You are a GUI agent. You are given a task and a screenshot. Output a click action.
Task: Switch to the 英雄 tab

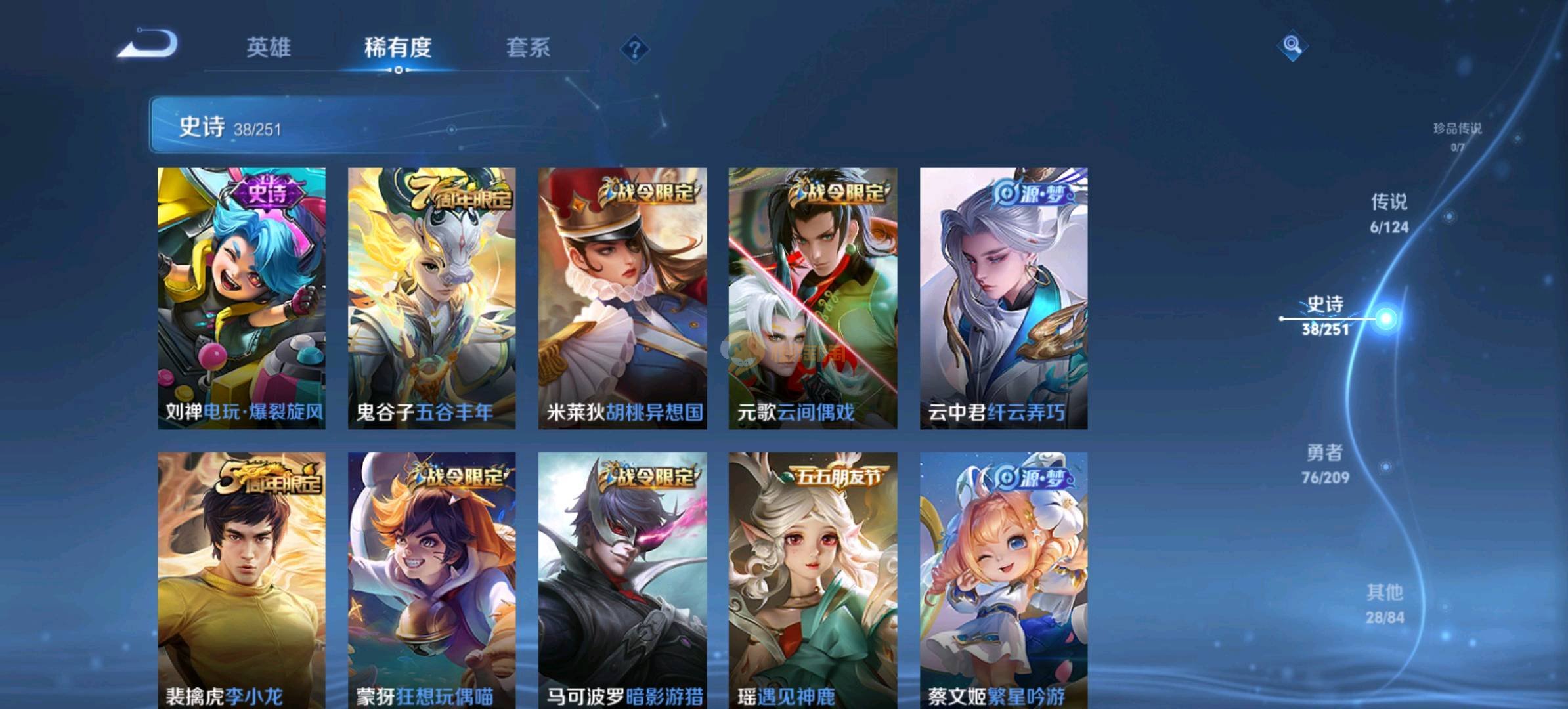click(269, 48)
